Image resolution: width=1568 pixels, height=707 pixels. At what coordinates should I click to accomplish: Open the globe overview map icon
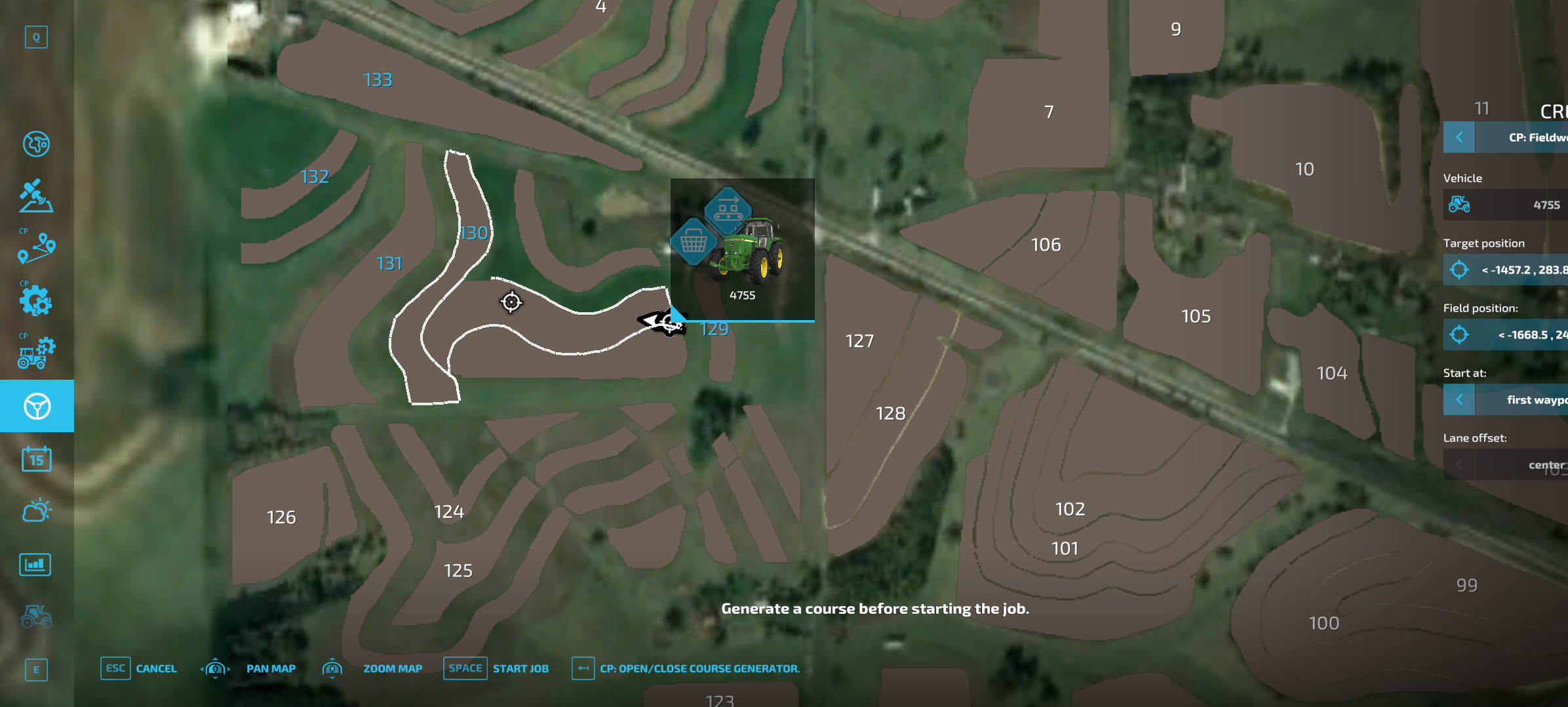[37, 144]
